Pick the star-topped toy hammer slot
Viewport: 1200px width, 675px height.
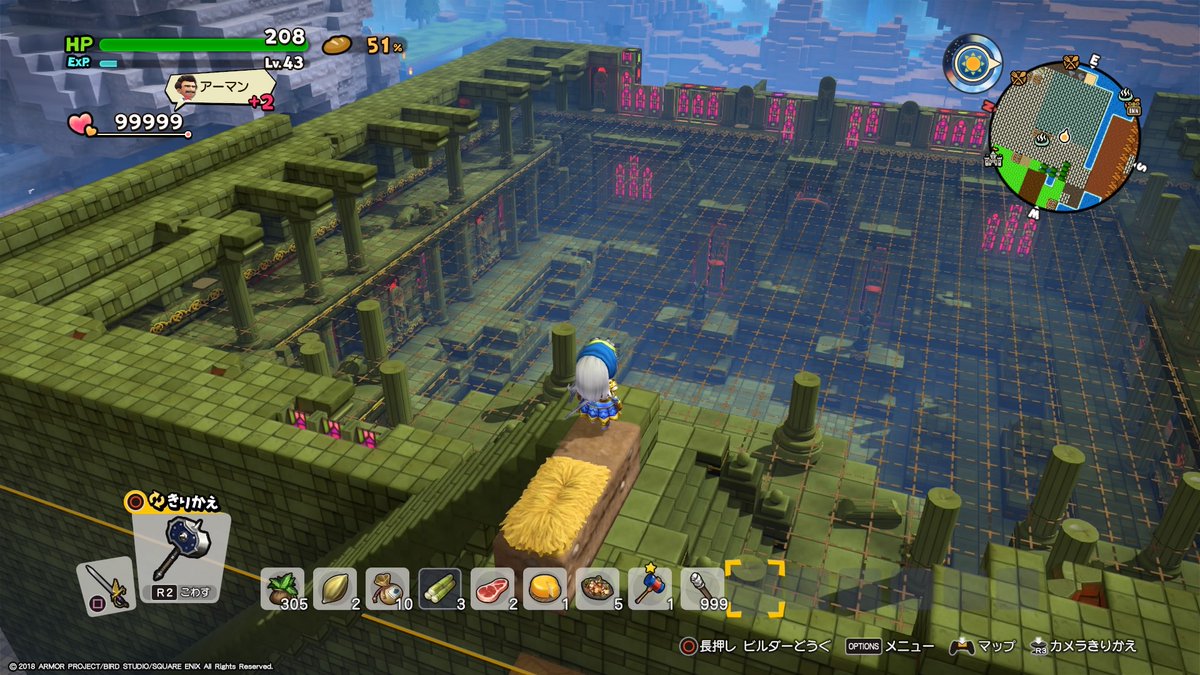649,588
